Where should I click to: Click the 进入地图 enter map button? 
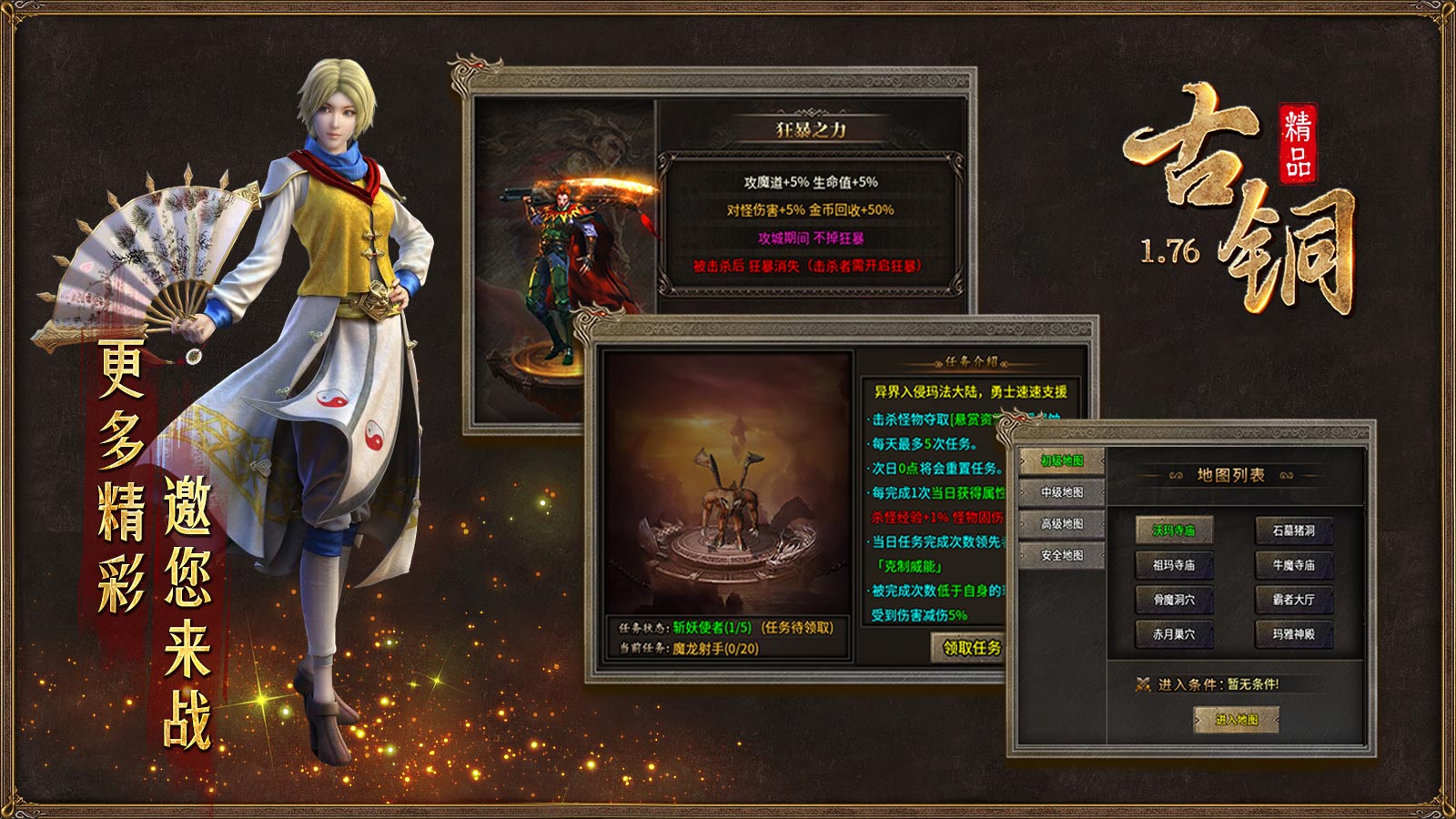tap(1237, 720)
